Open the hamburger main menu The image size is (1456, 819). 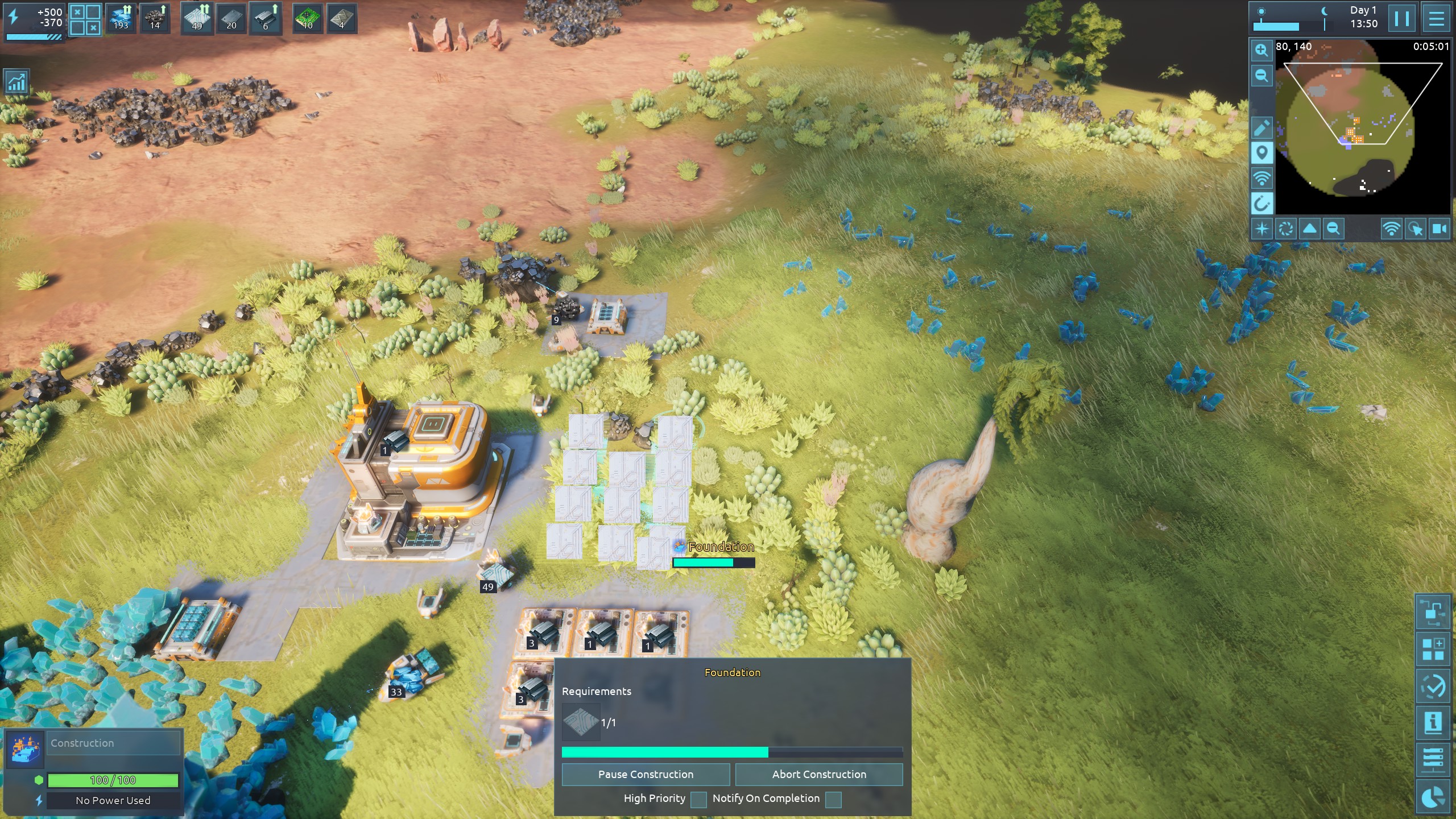(1436, 19)
